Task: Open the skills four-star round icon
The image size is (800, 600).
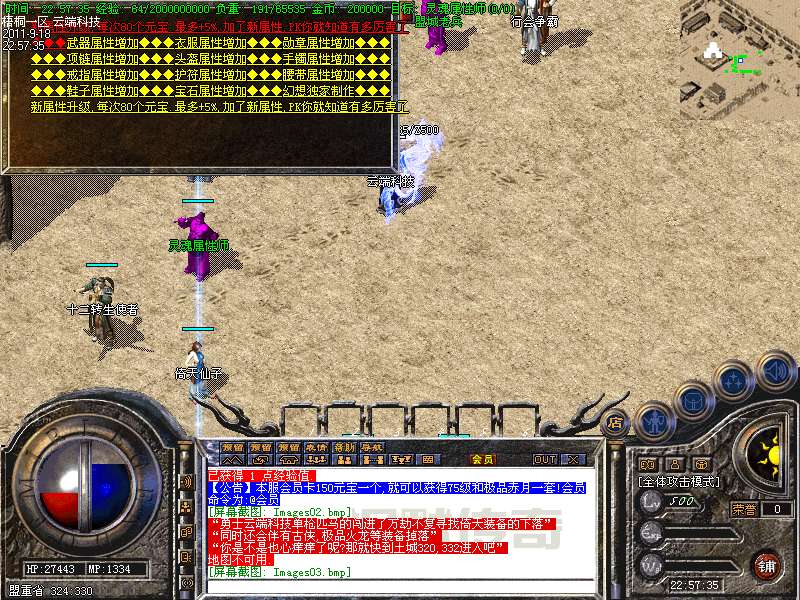Action: [735, 380]
